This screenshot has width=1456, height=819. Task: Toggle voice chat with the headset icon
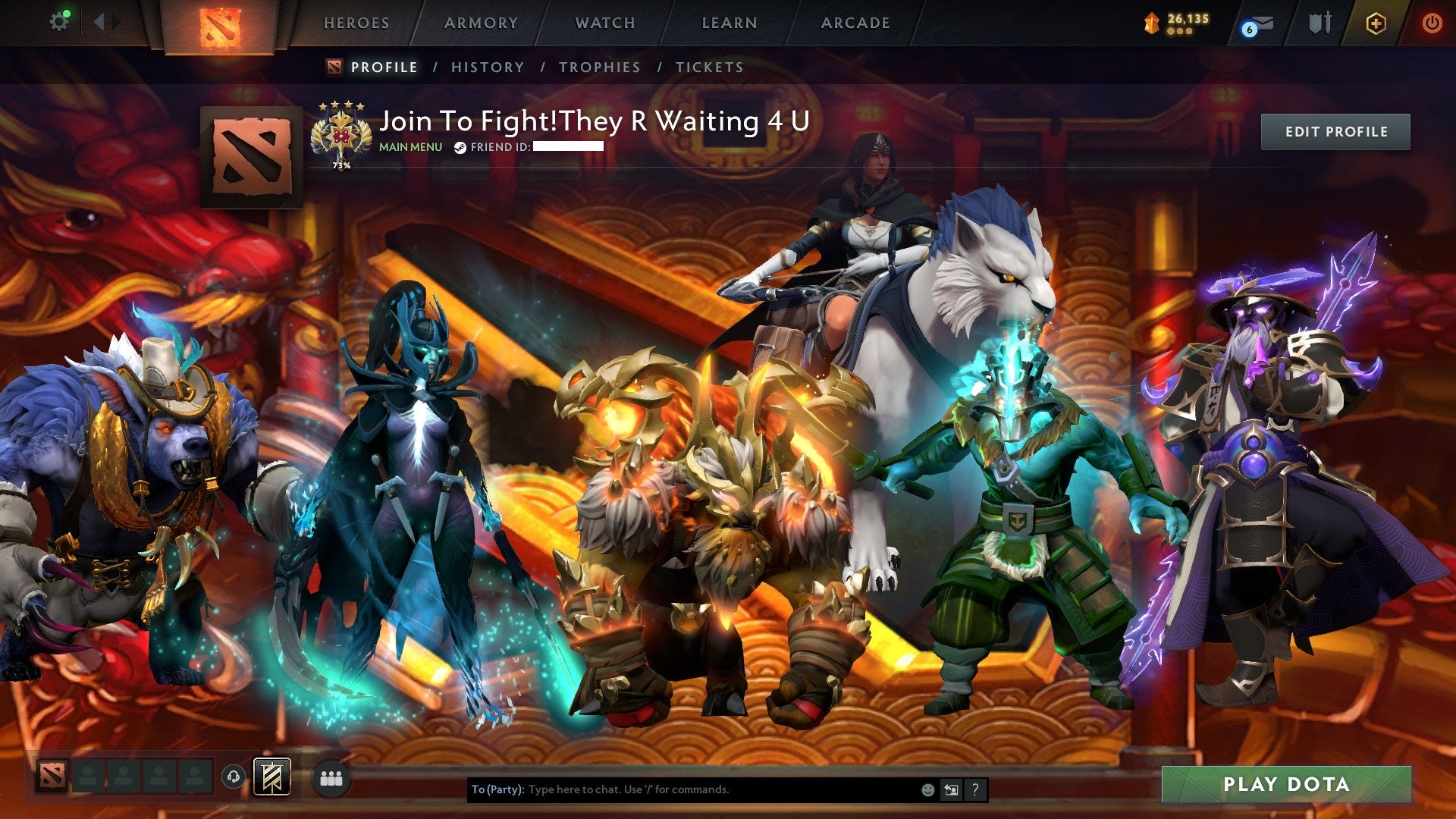pyautogui.click(x=234, y=775)
